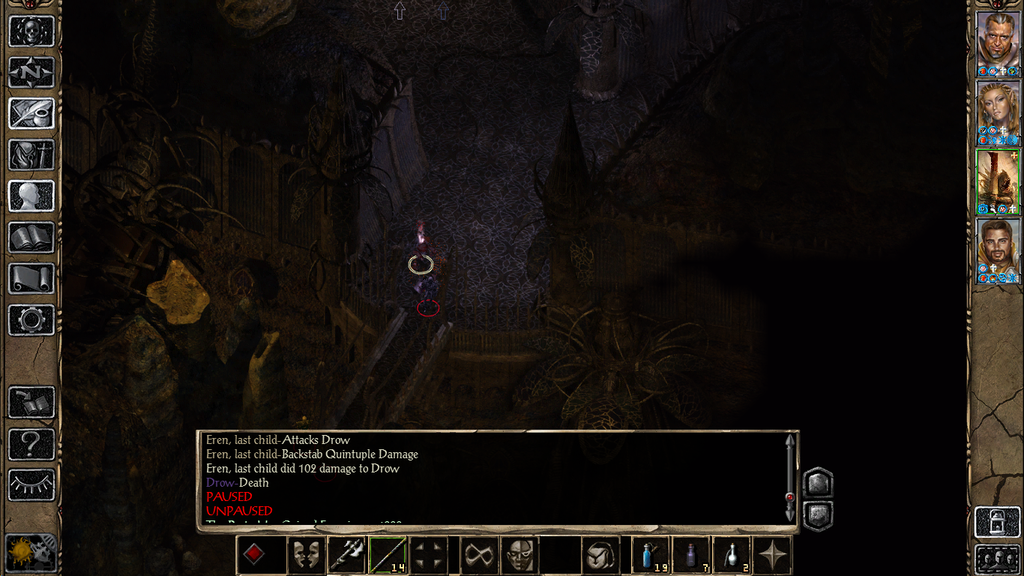Open the mage spellbook

[x=31, y=237]
